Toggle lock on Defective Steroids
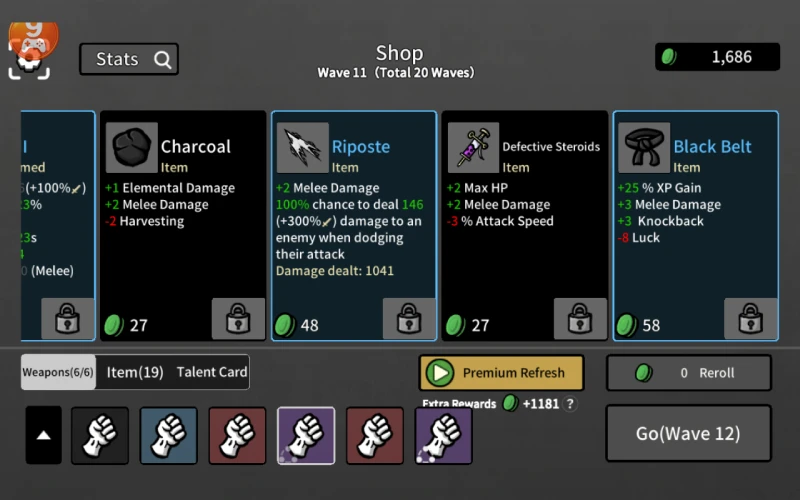The width and height of the screenshot is (800, 500). 580,320
